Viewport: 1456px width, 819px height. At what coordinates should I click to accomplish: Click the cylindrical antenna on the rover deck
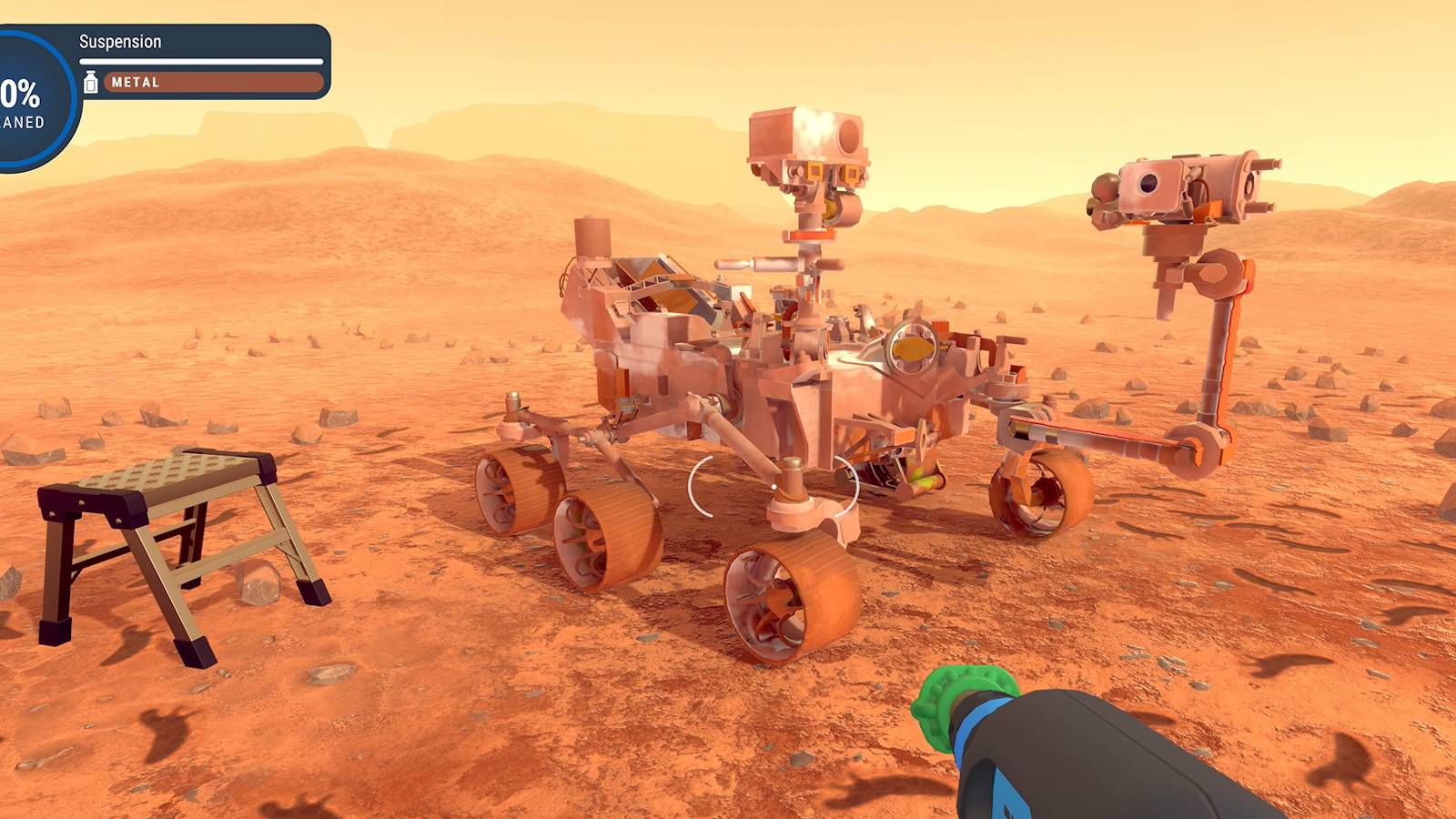592,238
